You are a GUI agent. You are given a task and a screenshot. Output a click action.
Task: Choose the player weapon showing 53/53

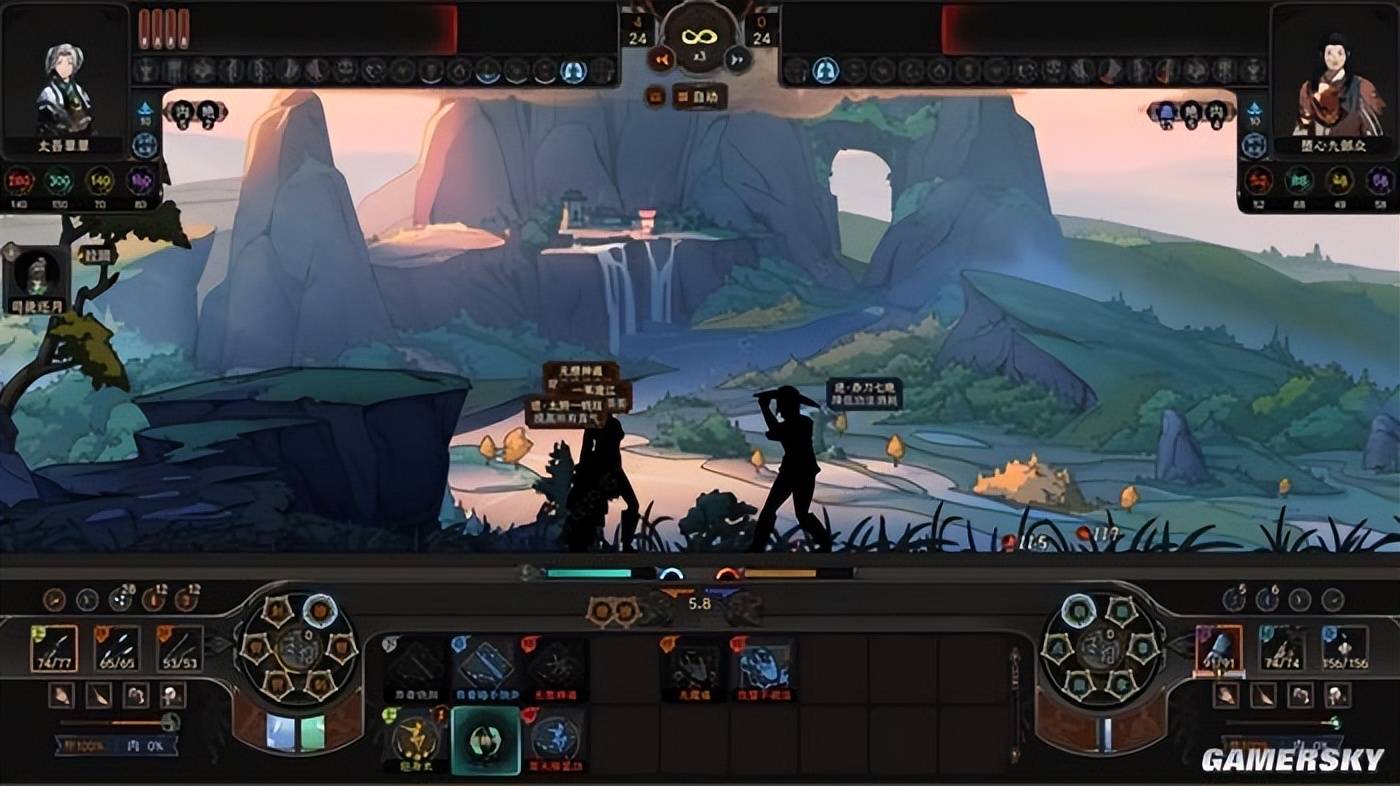[x=180, y=648]
